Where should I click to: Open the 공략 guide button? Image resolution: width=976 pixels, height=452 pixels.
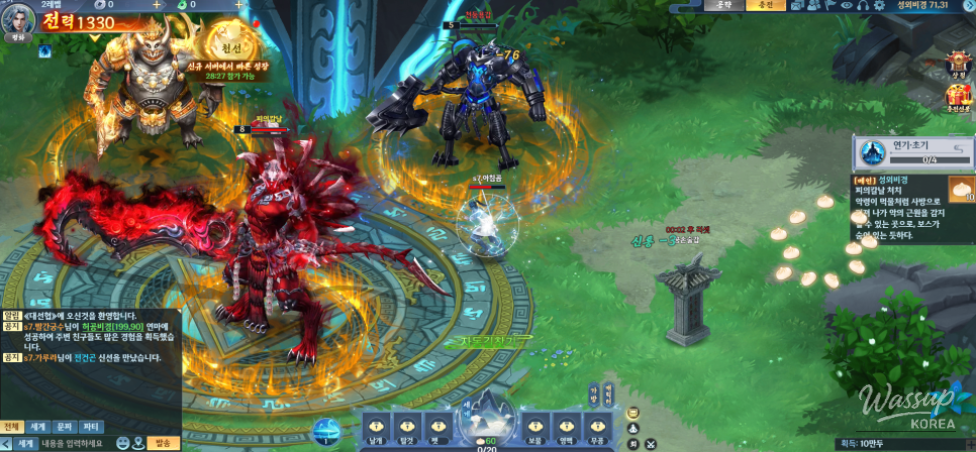point(724,6)
